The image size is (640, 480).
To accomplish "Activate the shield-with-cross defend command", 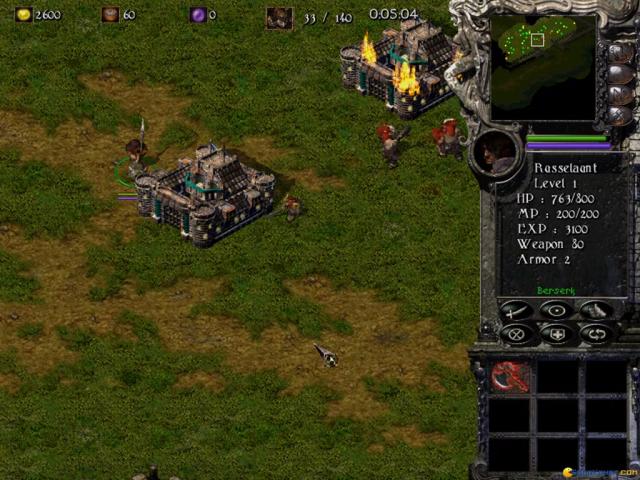I will 556,334.
